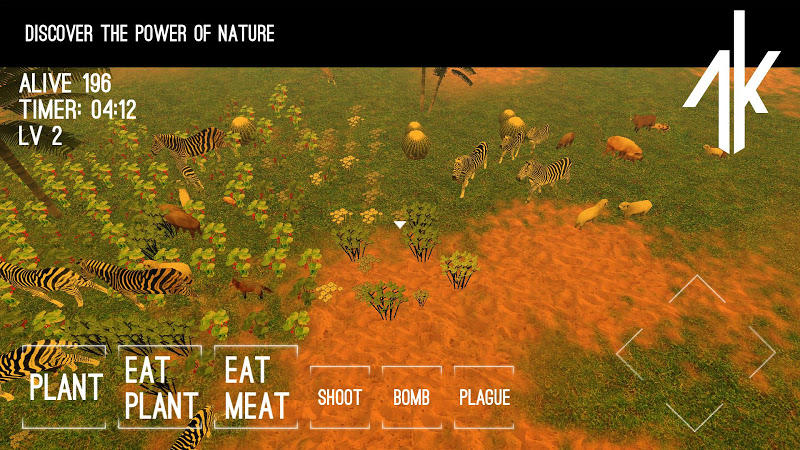This screenshot has height=450, width=800.
Task: Tap the right arrow on the directional pad
Action: tap(760, 352)
